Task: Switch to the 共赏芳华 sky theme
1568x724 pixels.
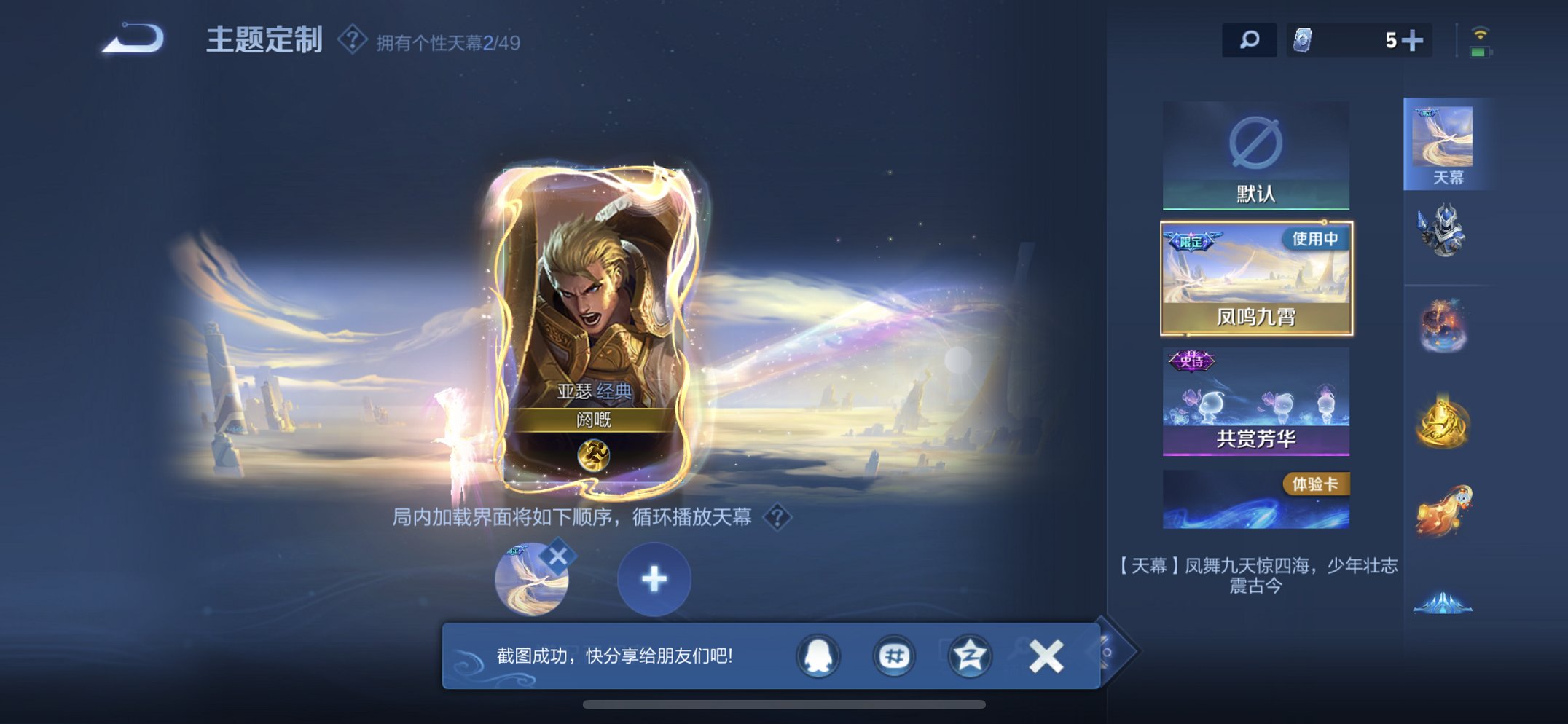Action: pos(1255,404)
